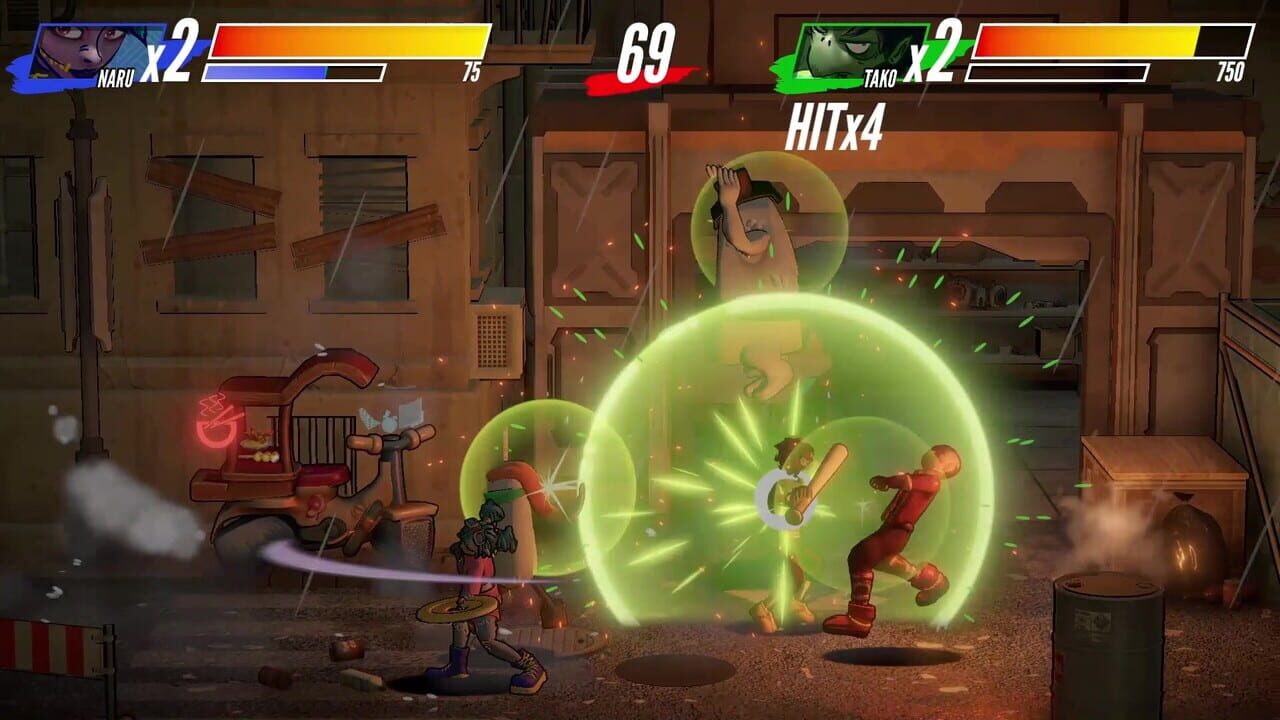
Task: Click the neon ramen bowl sign
Action: pos(215,420)
